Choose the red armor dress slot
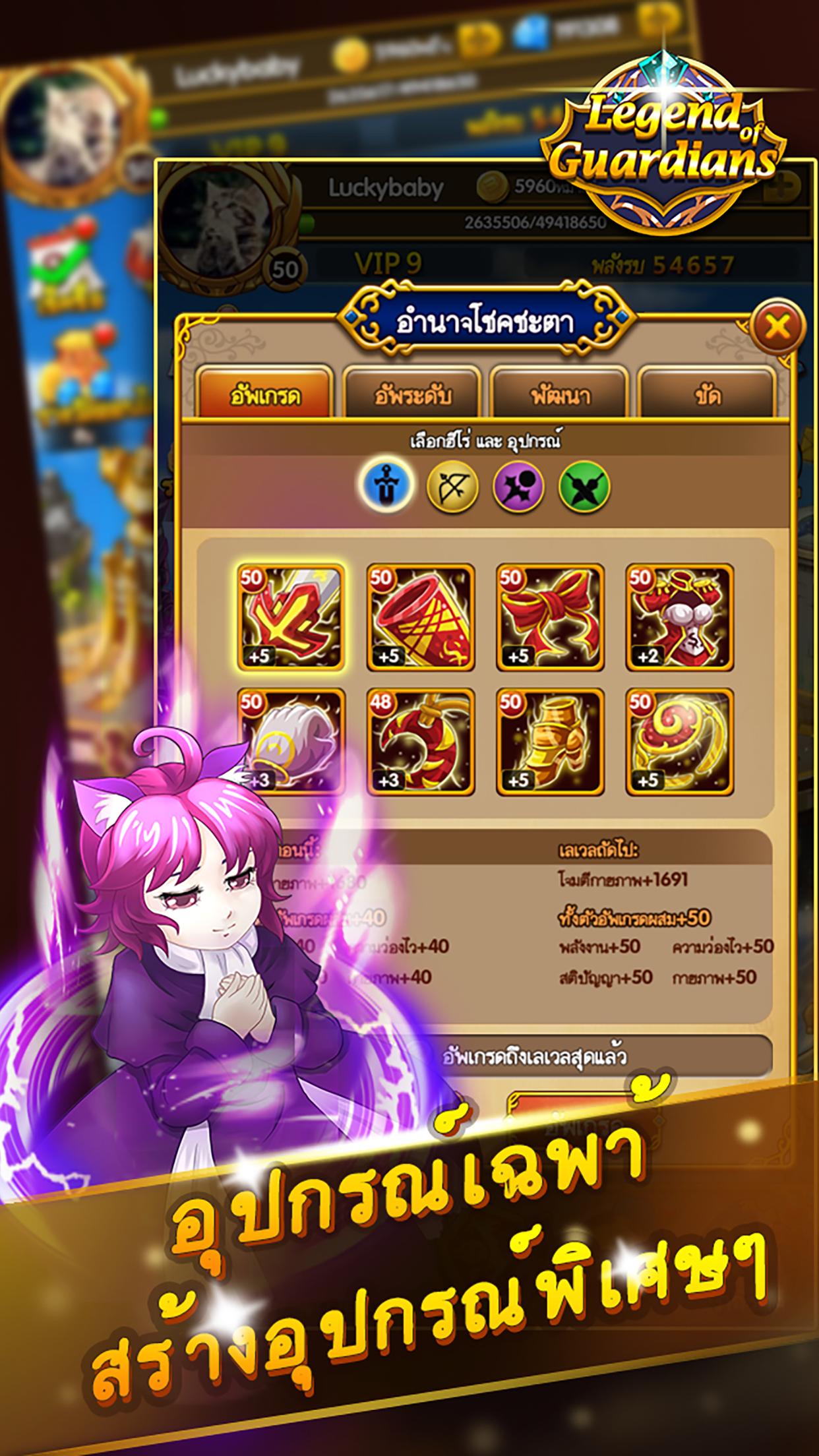This screenshot has height=1456, width=819. click(679, 617)
